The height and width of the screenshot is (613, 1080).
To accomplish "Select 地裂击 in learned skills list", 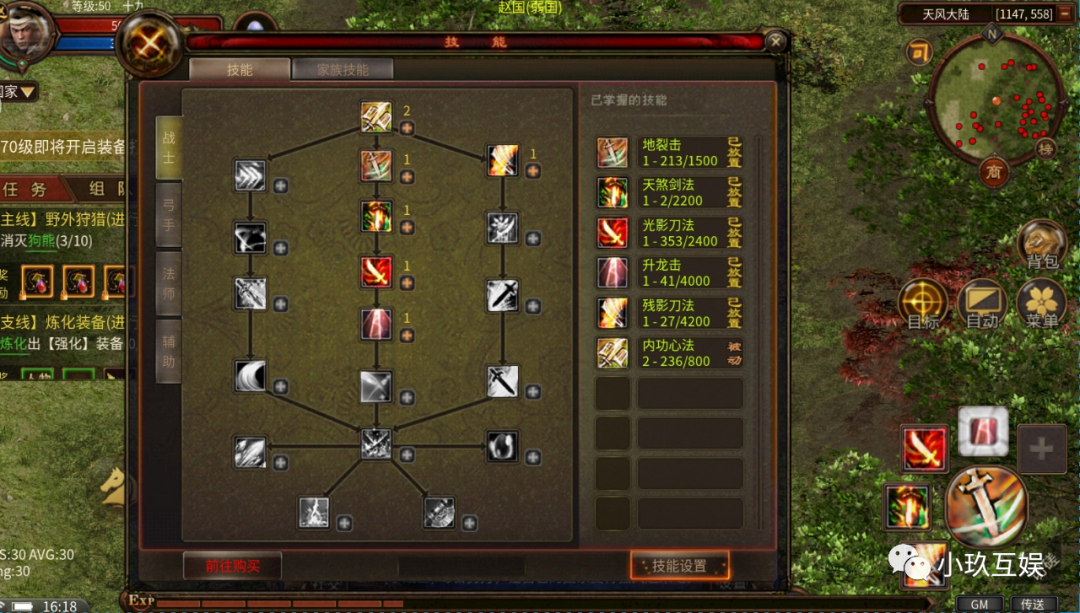I will click(670, 153).
